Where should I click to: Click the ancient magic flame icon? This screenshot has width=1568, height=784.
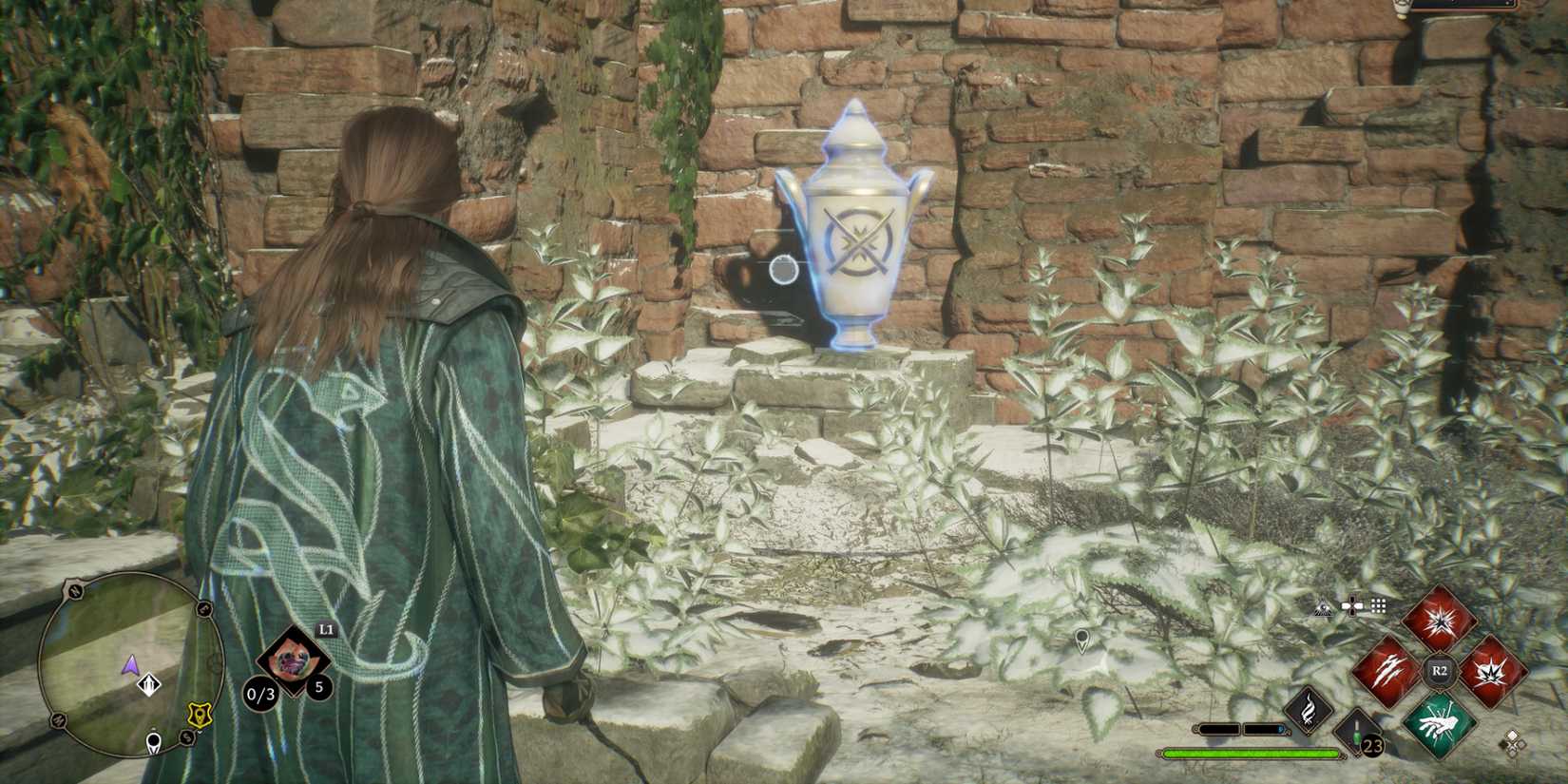click(1308, 712)
